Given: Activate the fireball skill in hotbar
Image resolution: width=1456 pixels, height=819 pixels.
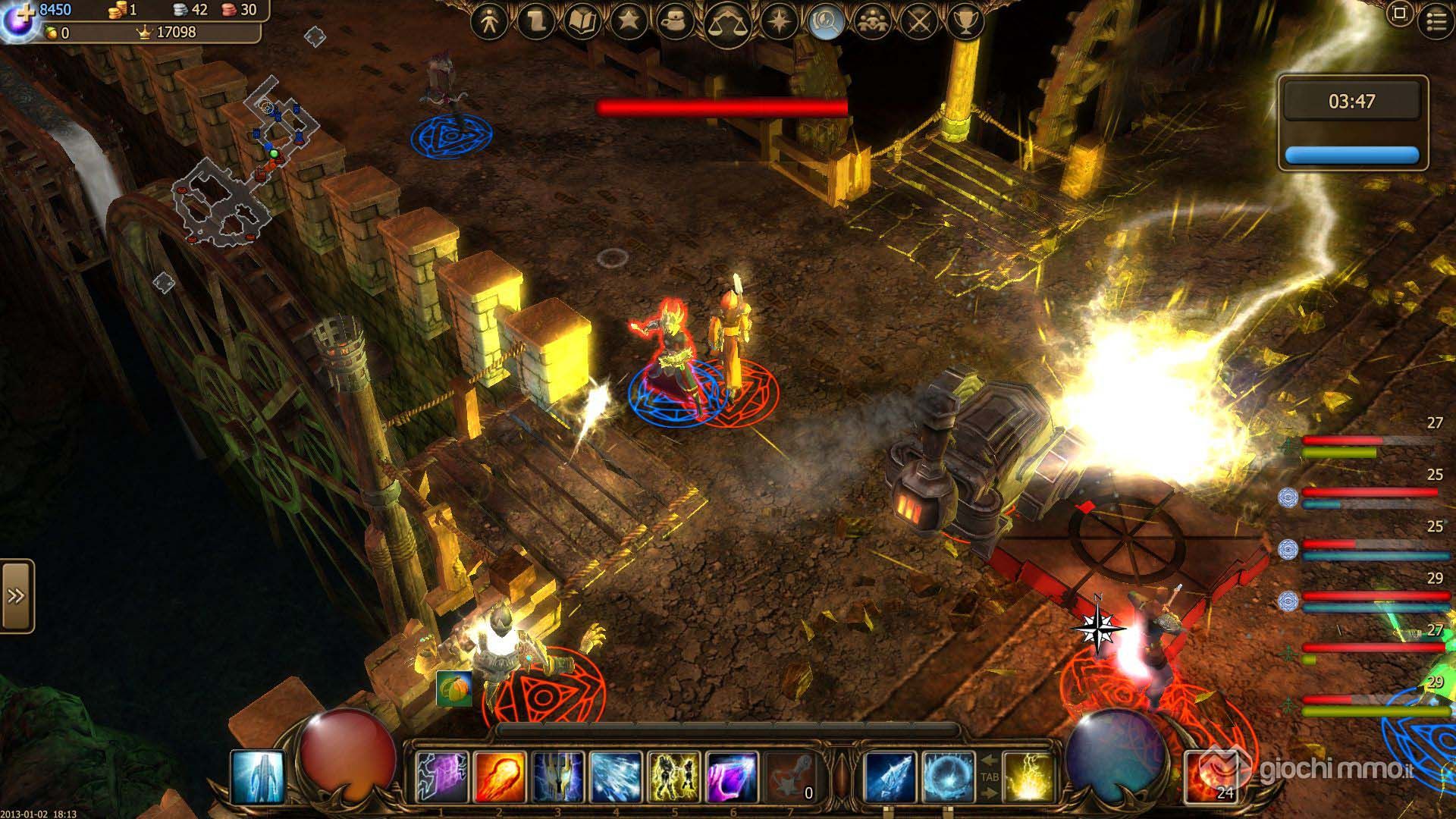Looking at the screenshot, I should (x=500, y=777).
